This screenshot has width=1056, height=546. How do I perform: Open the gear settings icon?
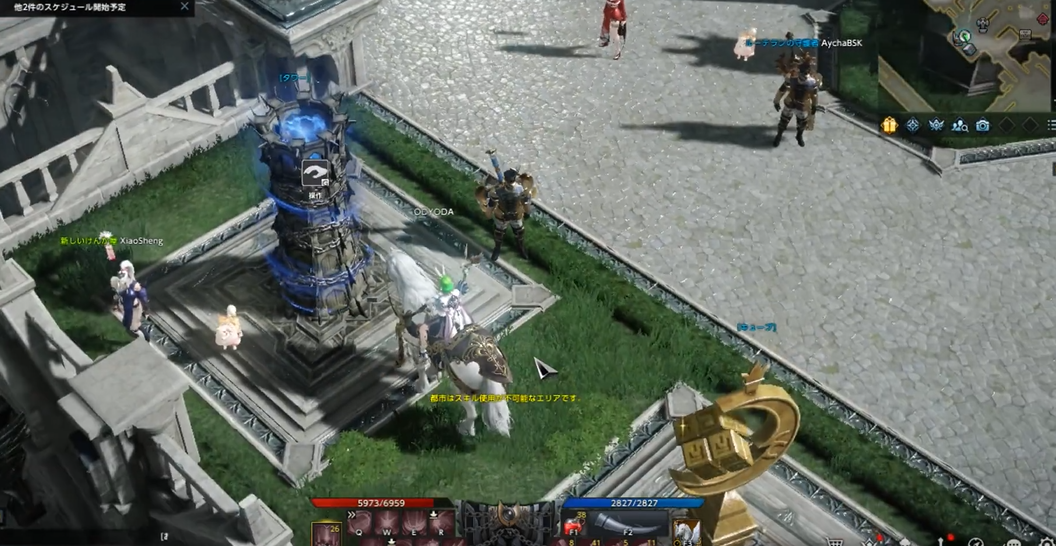pos(1047,541)
